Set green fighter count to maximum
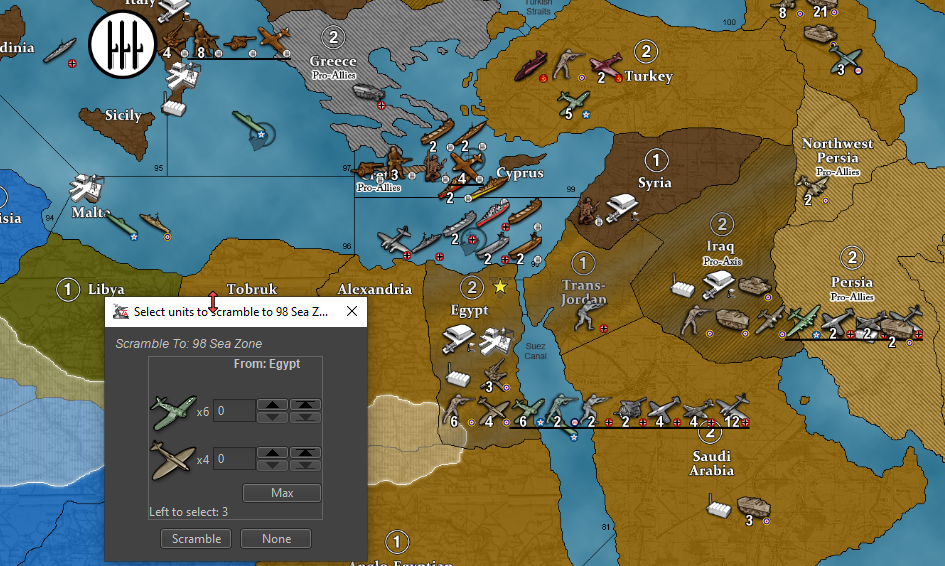 point(304,405)
